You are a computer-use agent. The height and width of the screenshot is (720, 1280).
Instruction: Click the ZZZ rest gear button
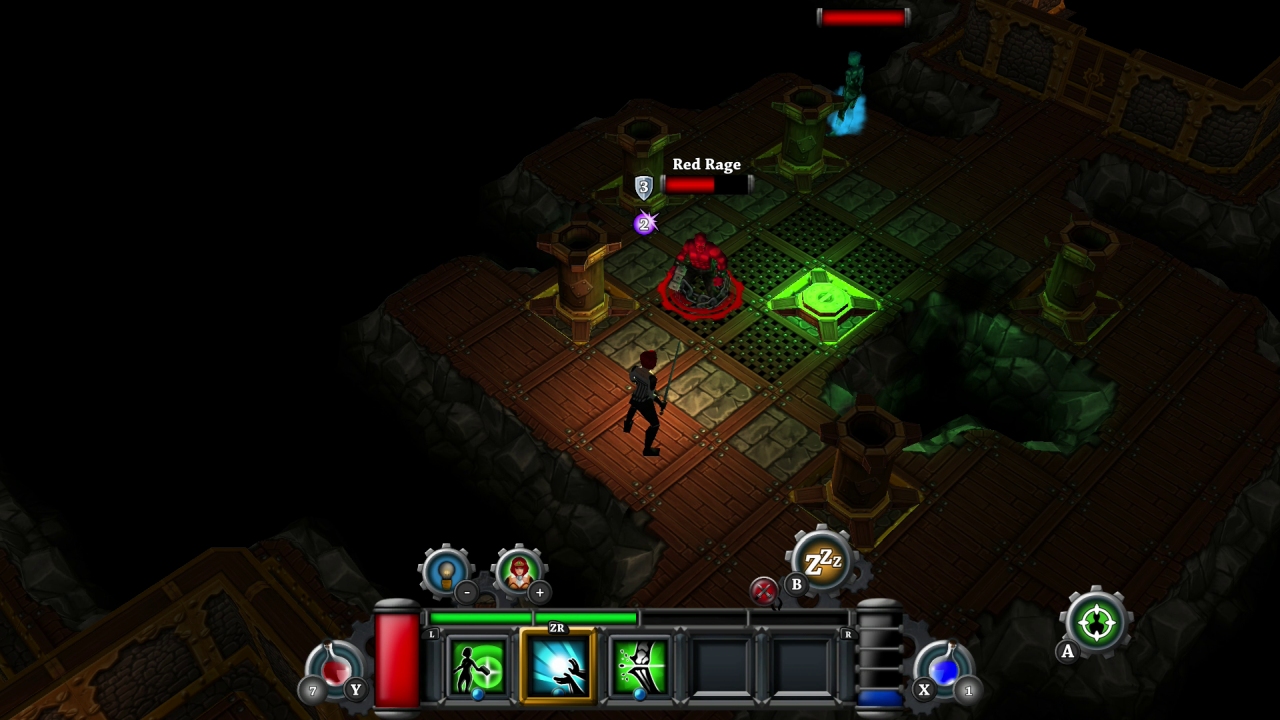click(x=823, y=562)
